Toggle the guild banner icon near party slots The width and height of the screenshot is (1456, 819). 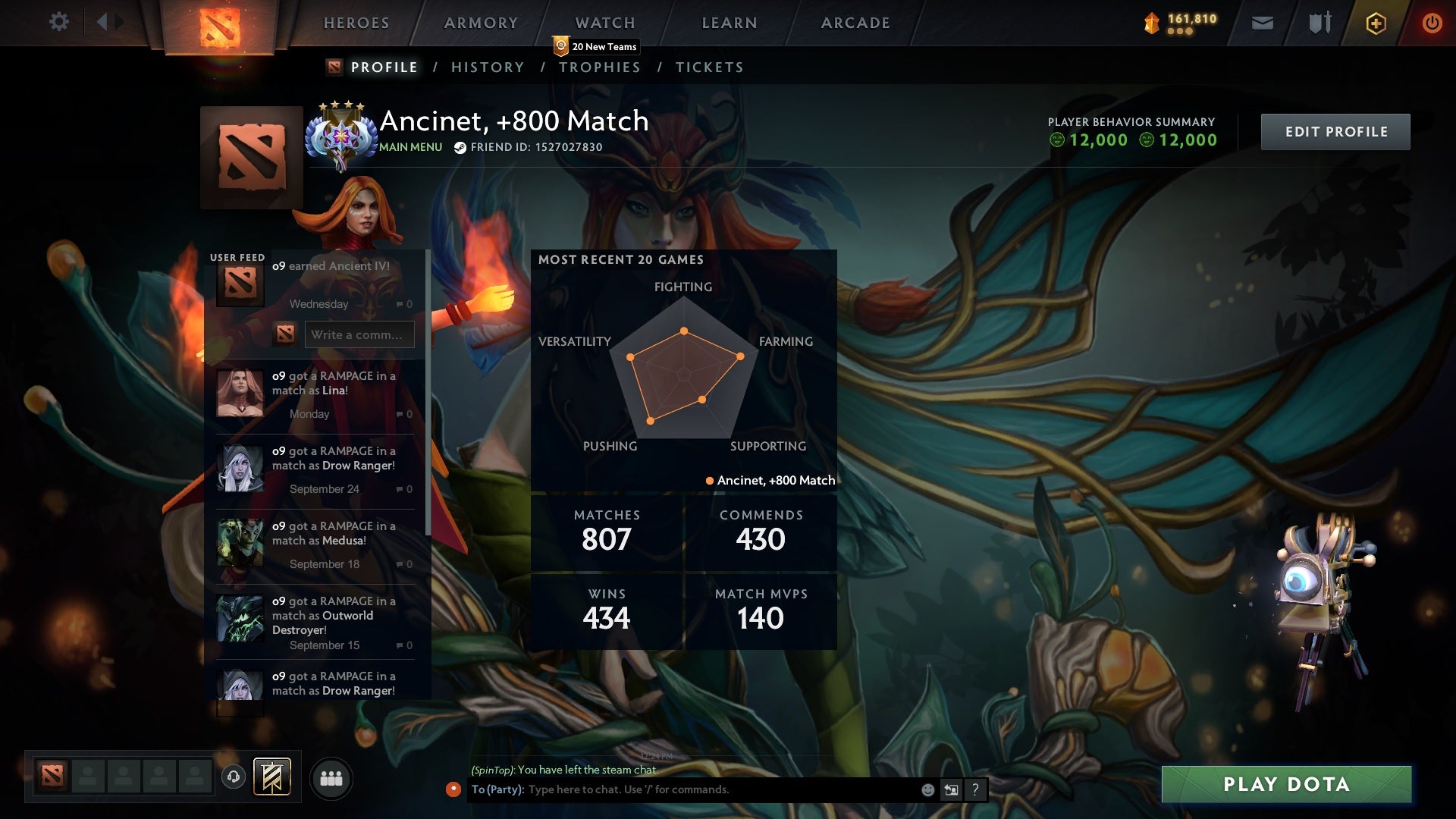(273, 778)
